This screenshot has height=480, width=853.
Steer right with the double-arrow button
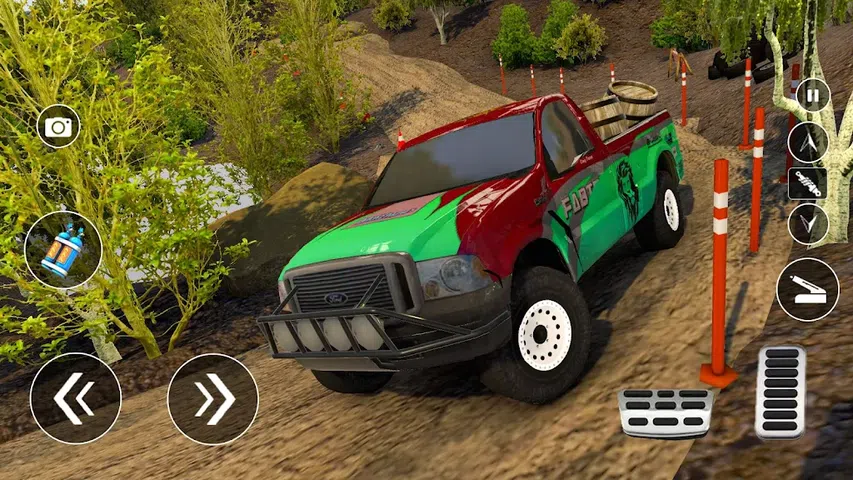pos(213,398)
